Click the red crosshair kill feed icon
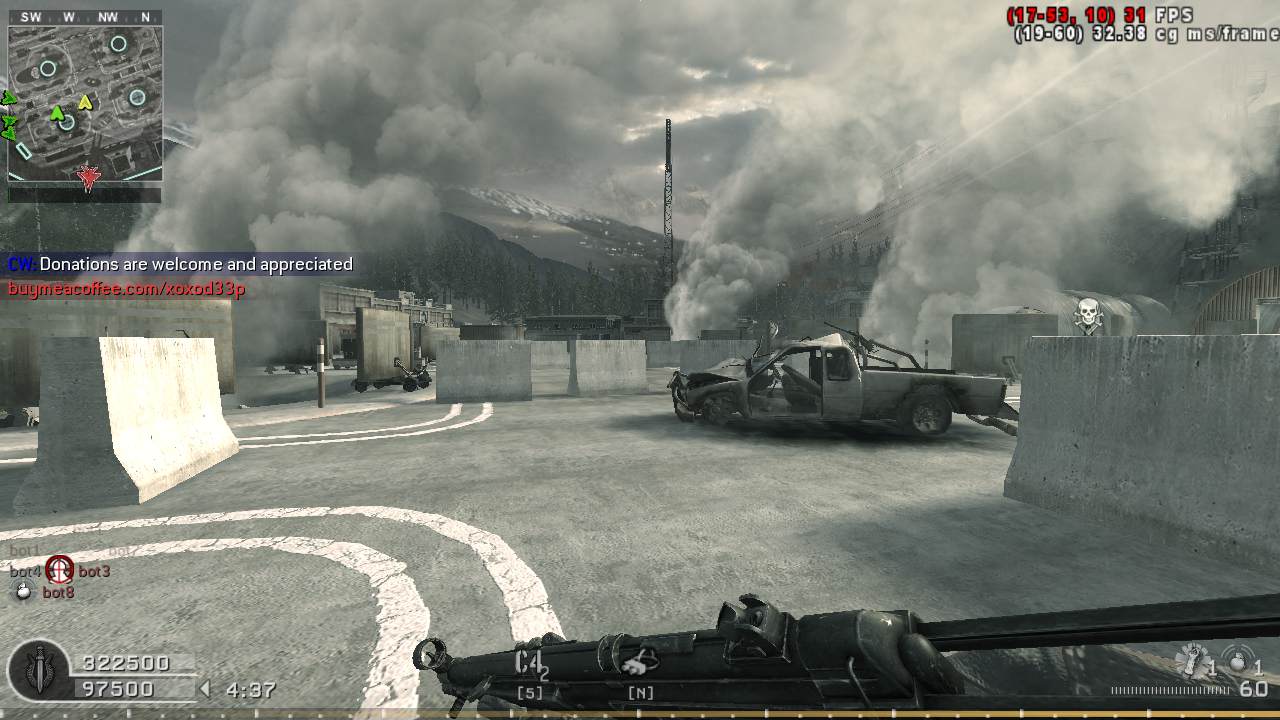This screenshot has height=720, width=1280. click(x=60, y=570)
